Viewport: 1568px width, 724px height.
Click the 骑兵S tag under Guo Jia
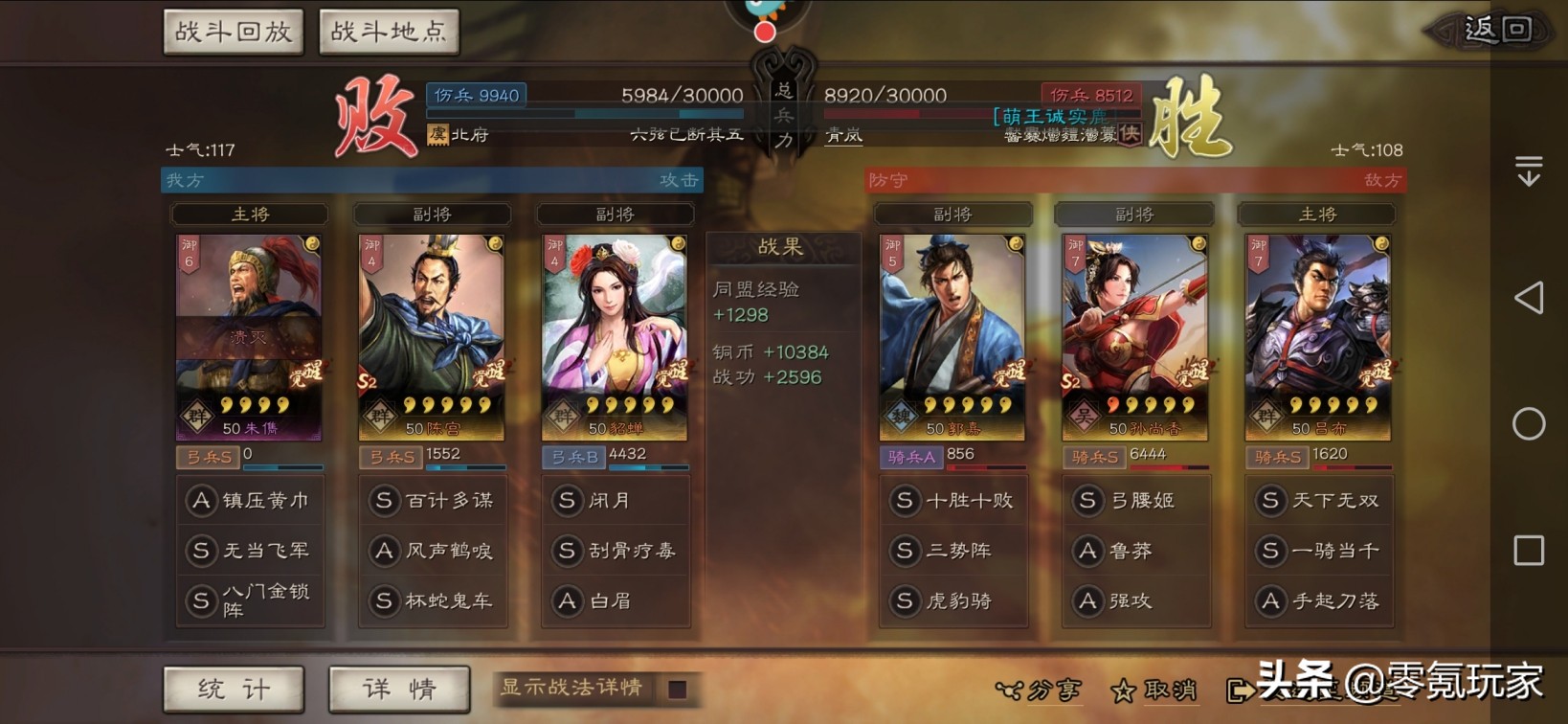click(909, 458)
